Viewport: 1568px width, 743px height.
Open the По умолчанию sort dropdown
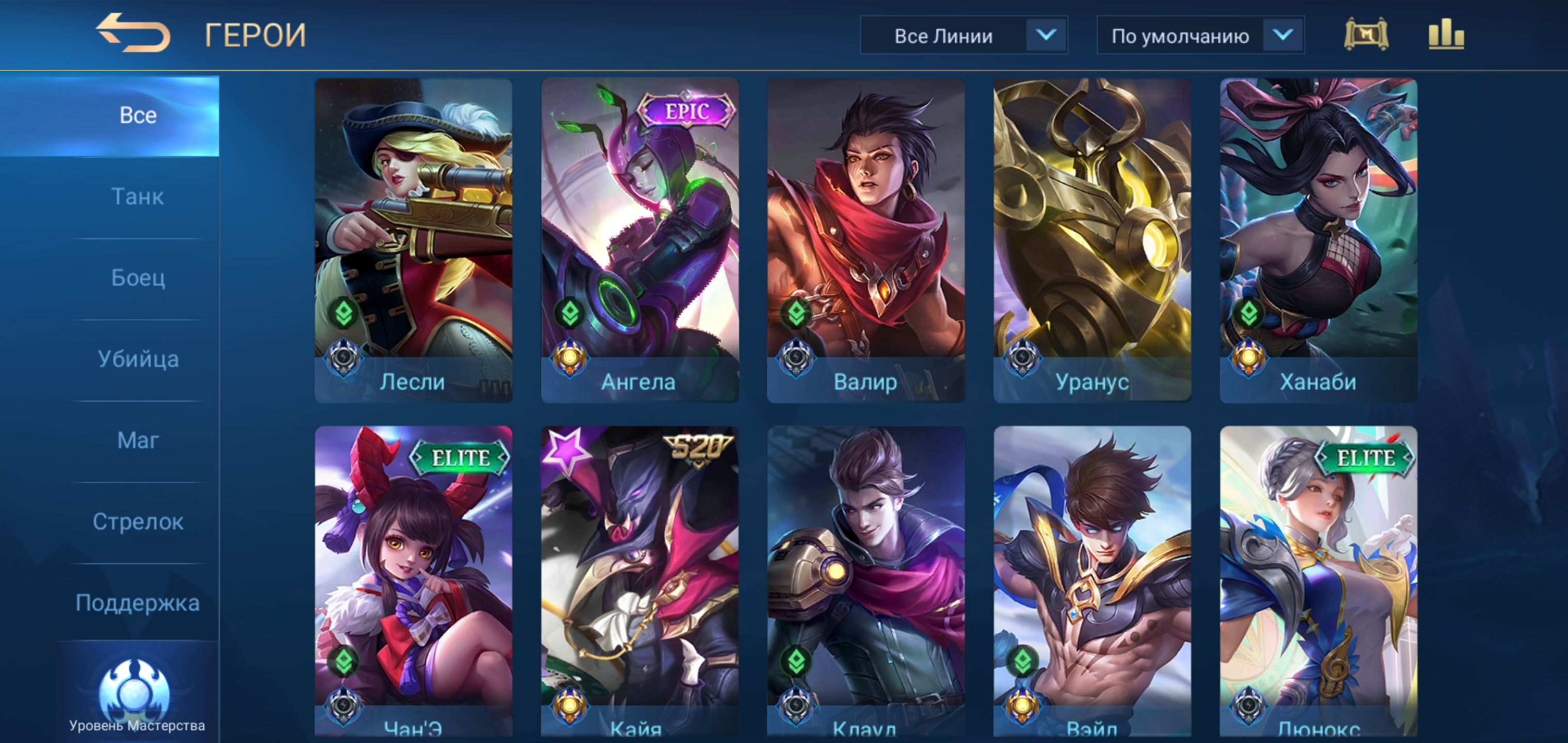tap(1200, 36)
